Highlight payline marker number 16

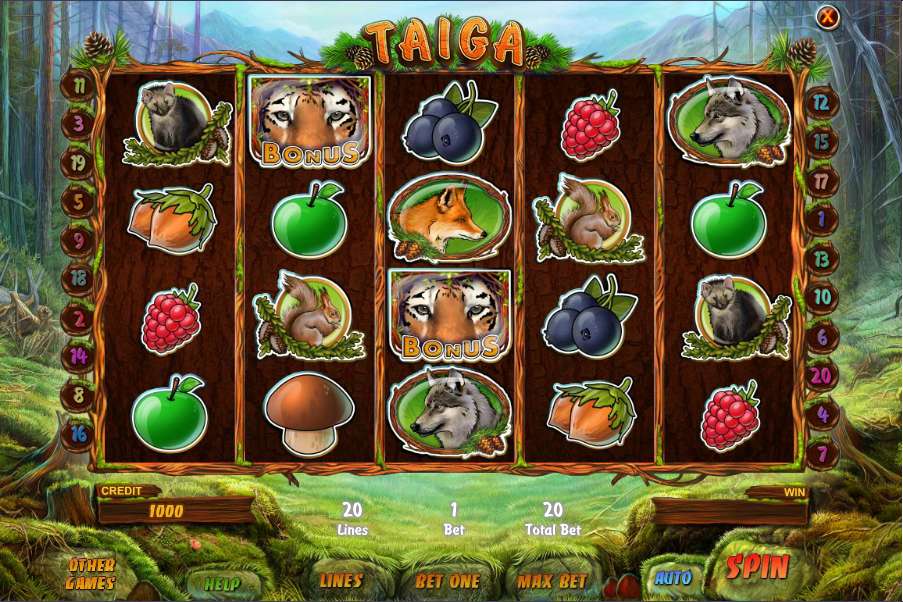78,433
